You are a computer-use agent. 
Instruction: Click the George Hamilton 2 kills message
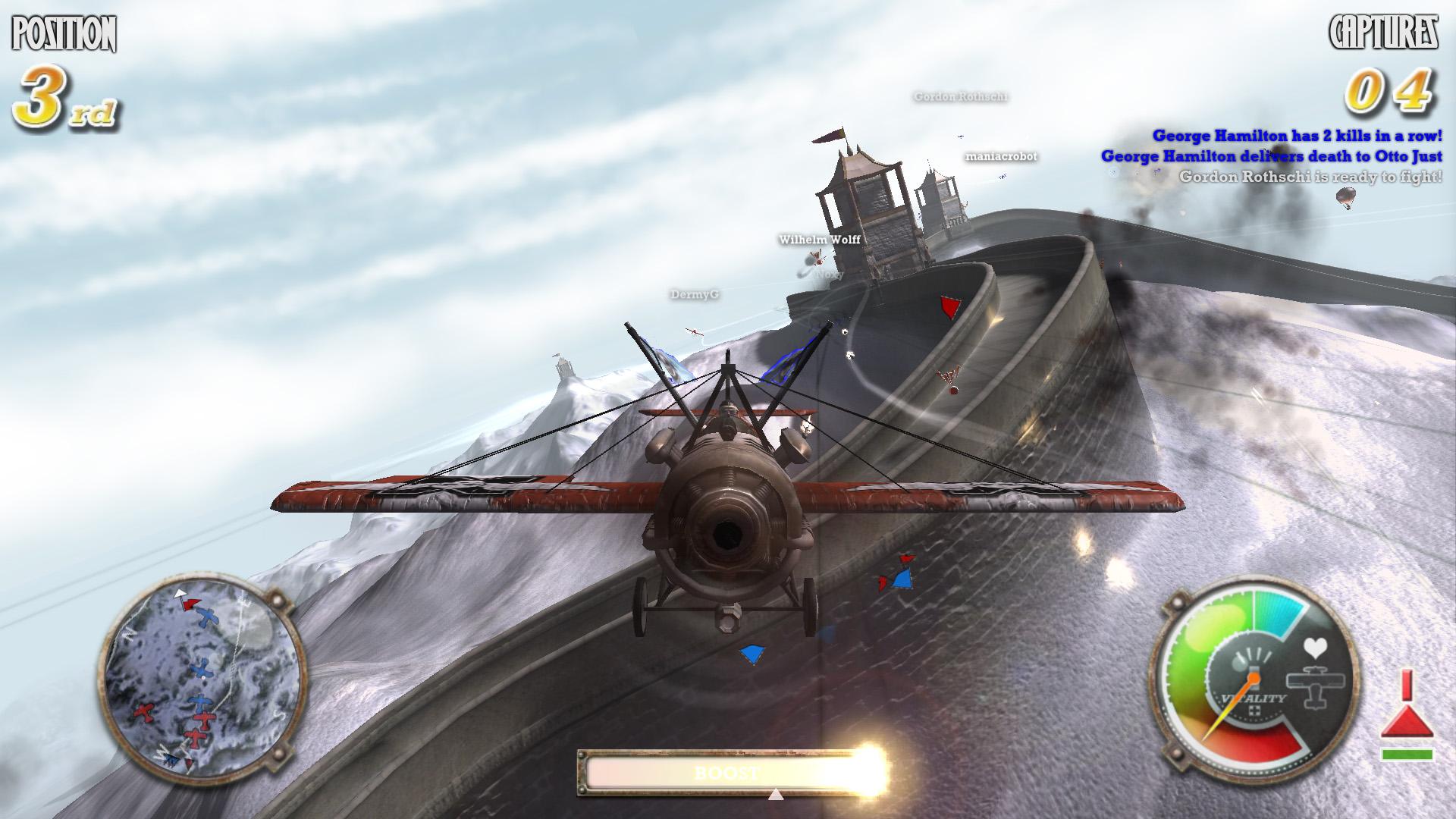tap(1297, 137)
